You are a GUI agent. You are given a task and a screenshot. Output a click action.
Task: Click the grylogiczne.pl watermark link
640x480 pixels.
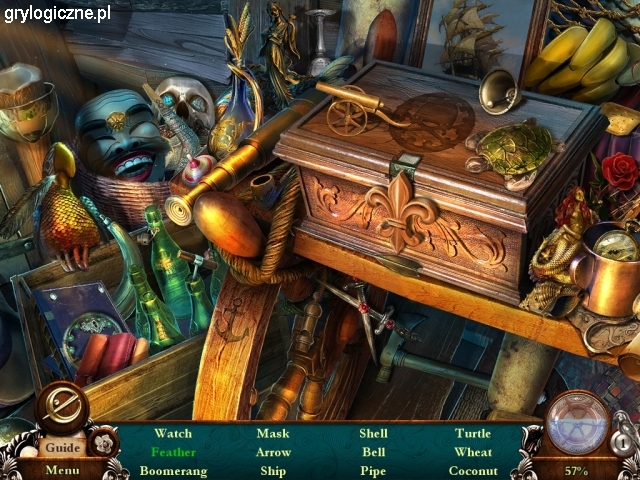[x=57, y=13]
